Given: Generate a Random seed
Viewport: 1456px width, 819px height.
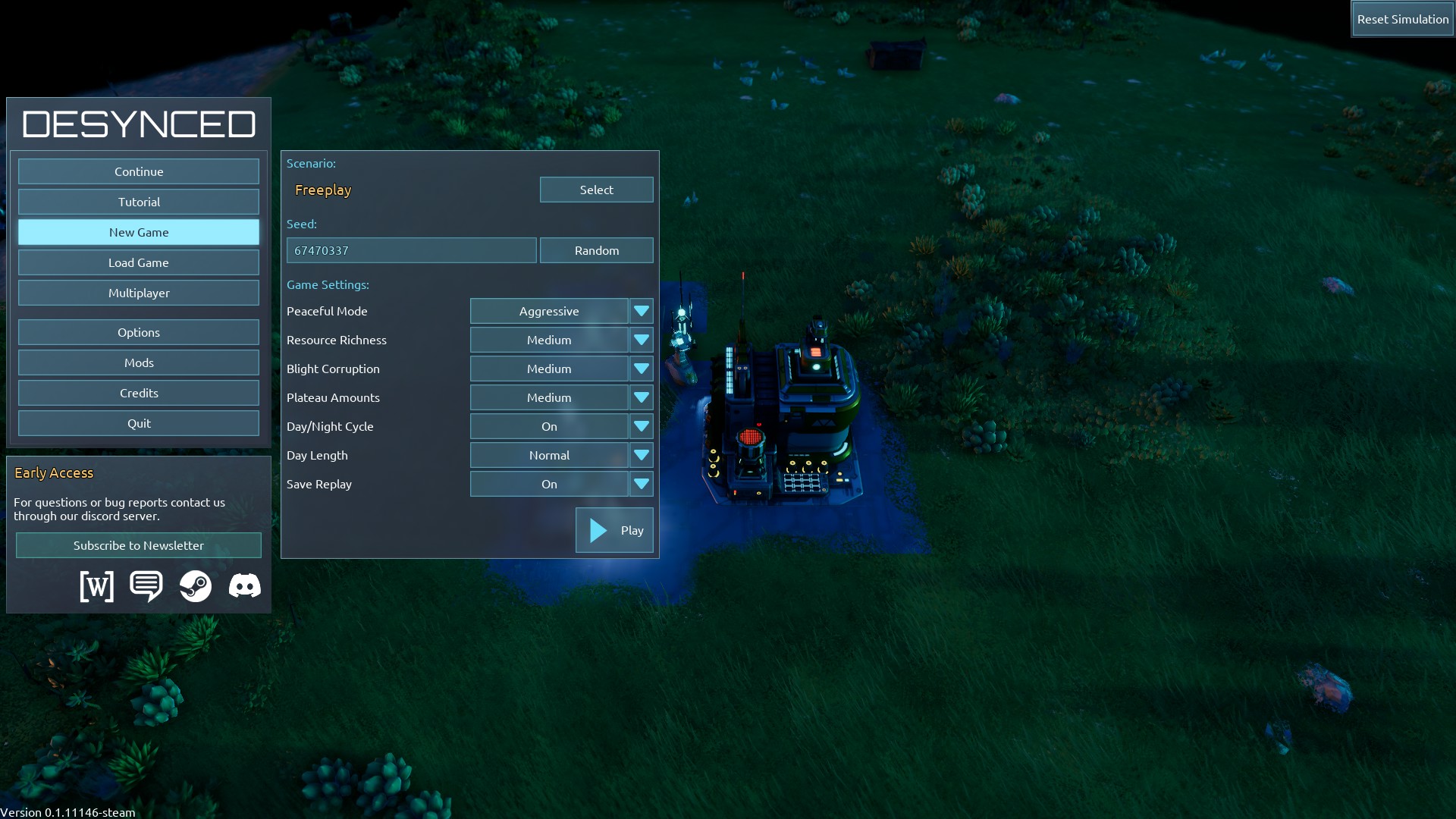Looking at the screenshot, I should pos(596,250).
